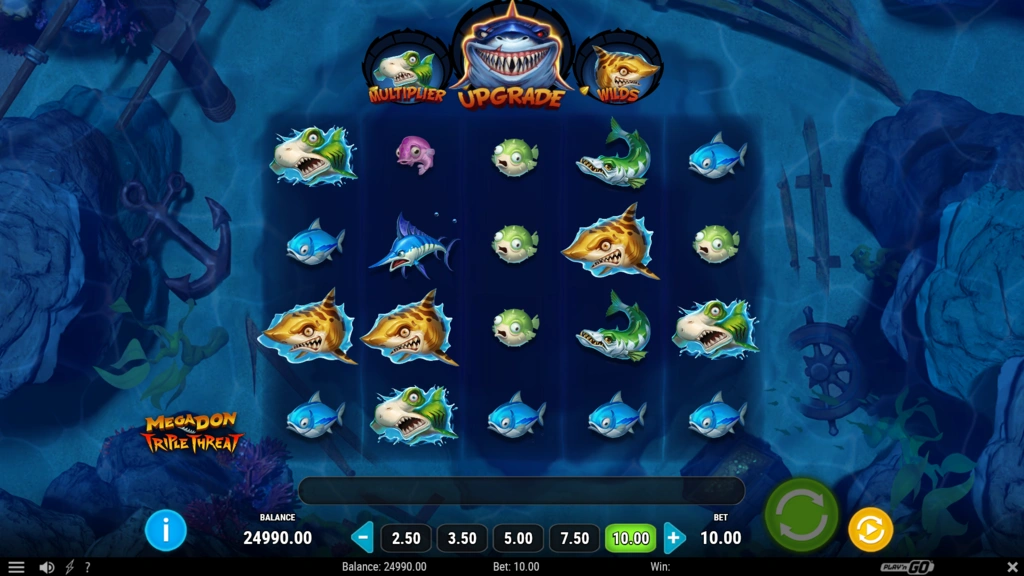This screenshot has height=576, width=1024.
Task: Toggle the lightning fast-play icon
Action: pos(69,567)
